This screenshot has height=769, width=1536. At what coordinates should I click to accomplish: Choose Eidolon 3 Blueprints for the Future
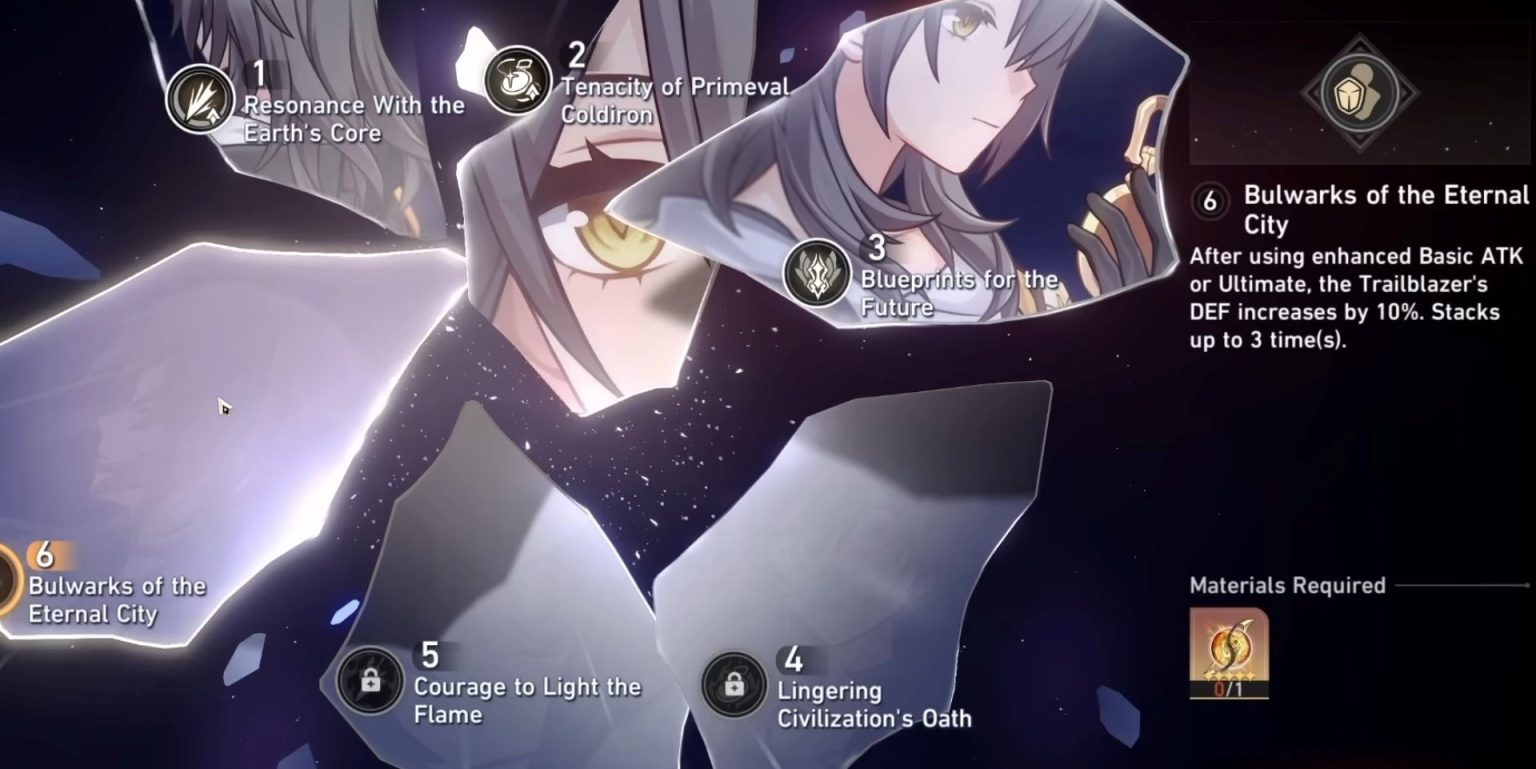[817, 272]
